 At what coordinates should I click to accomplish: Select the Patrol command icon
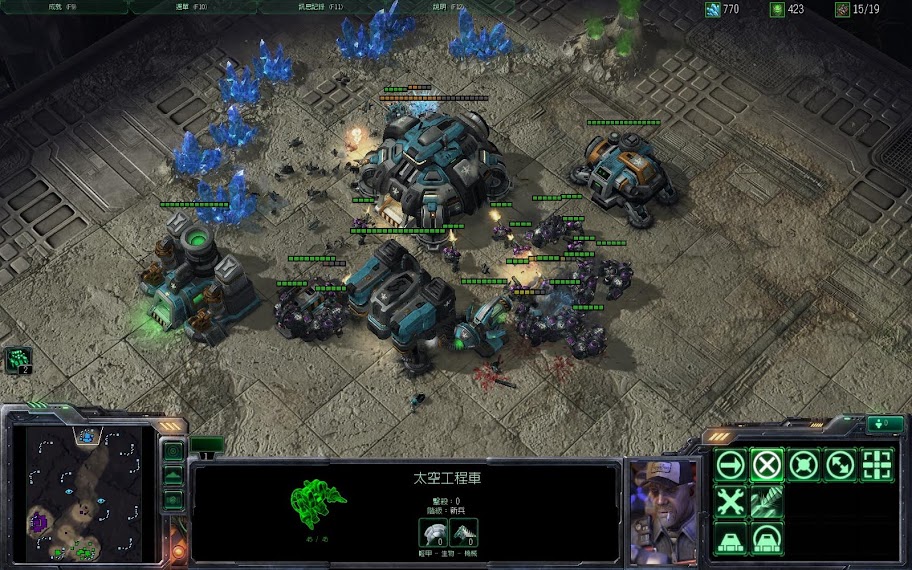(840, 465)
